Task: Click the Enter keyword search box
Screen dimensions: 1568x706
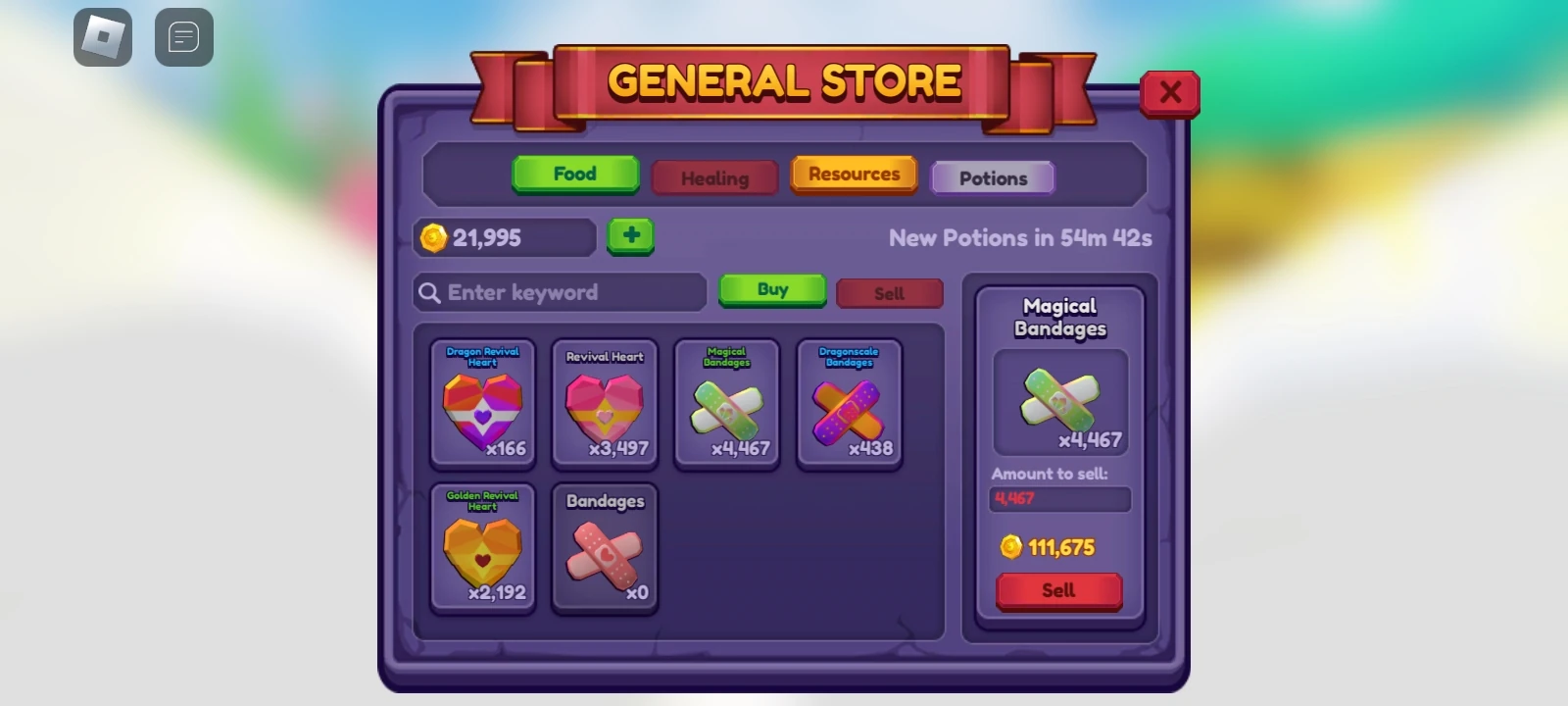Action: click(559, 292)
